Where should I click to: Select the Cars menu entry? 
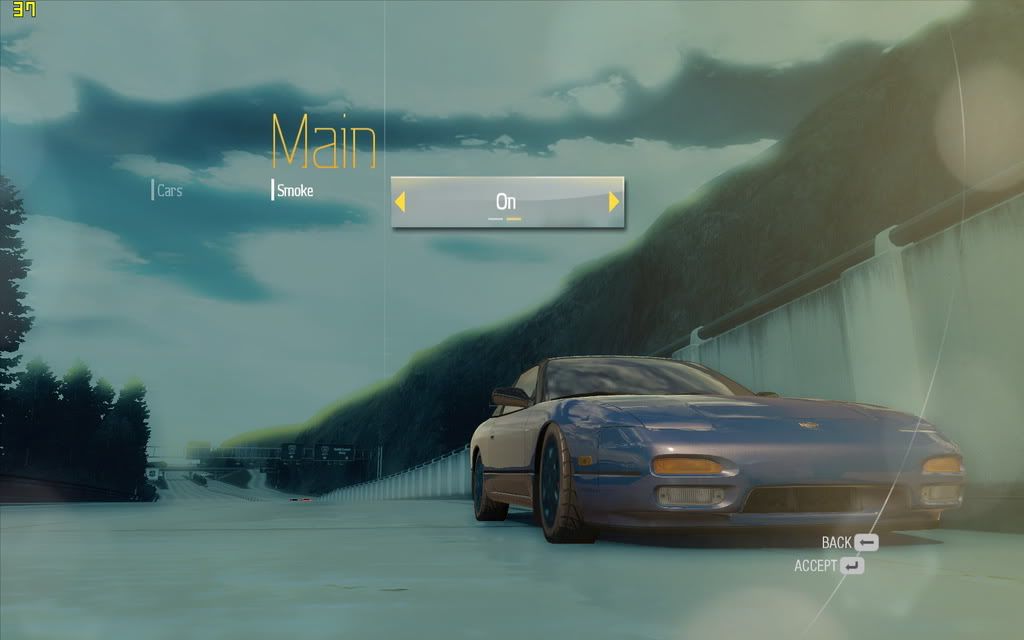[x=169, y=190]
